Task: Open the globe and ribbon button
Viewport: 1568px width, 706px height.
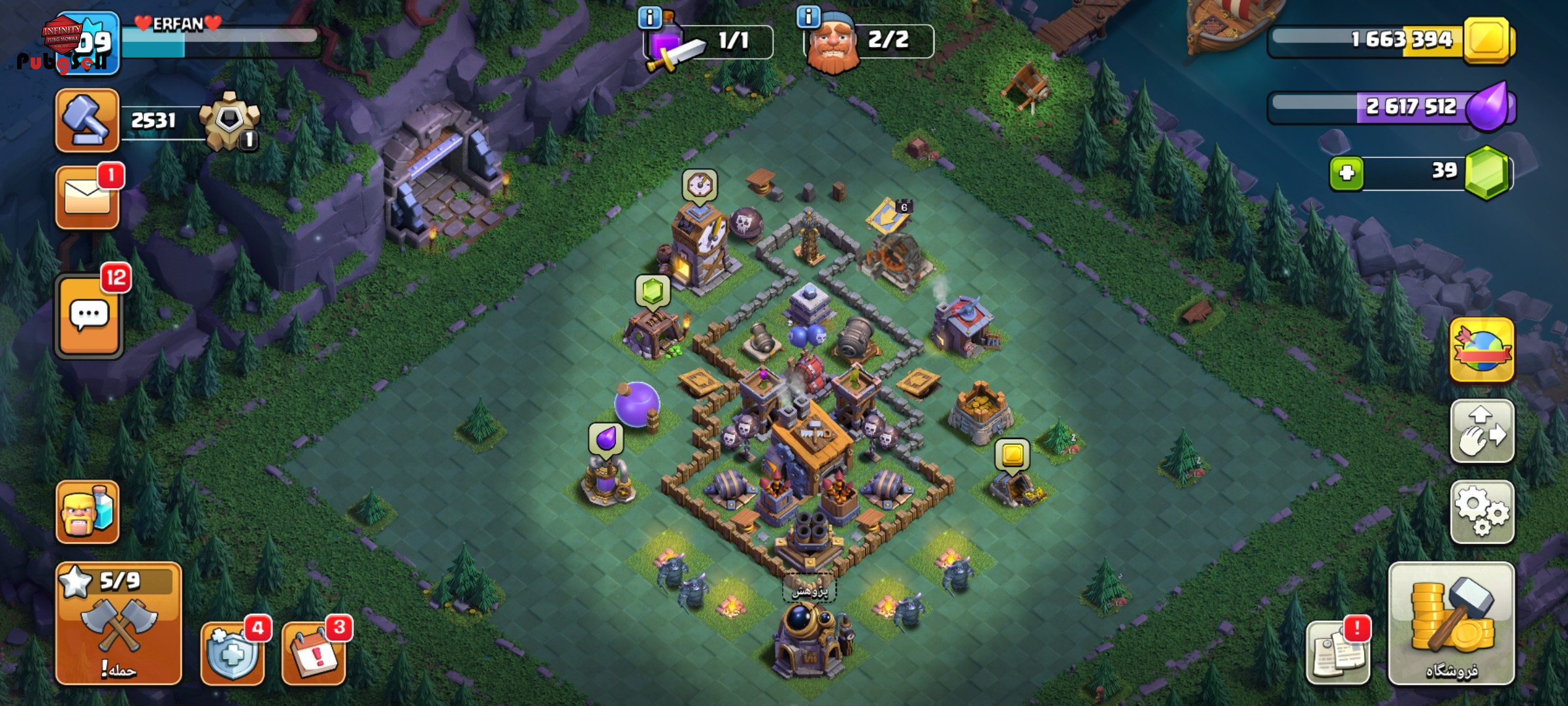Action: tap(1482, 350)
